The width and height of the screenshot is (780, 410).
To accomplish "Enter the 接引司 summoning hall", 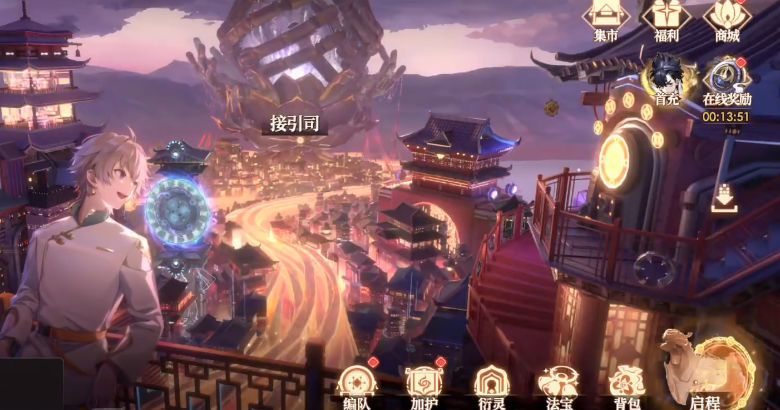I will click(x=294, y=124).
